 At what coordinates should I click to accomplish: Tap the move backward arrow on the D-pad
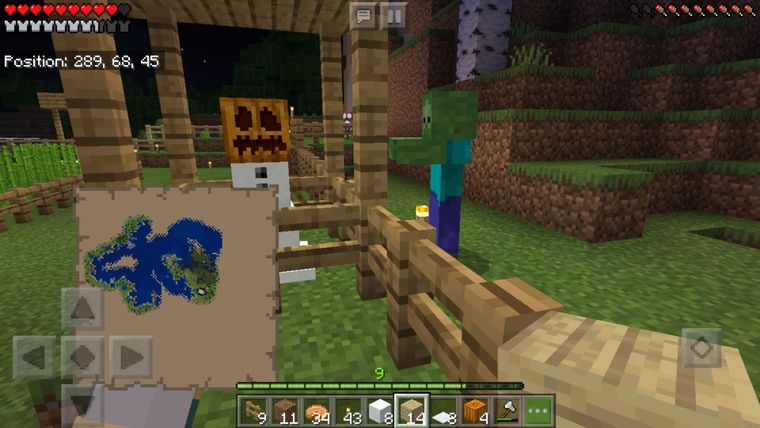click(83, 403)
